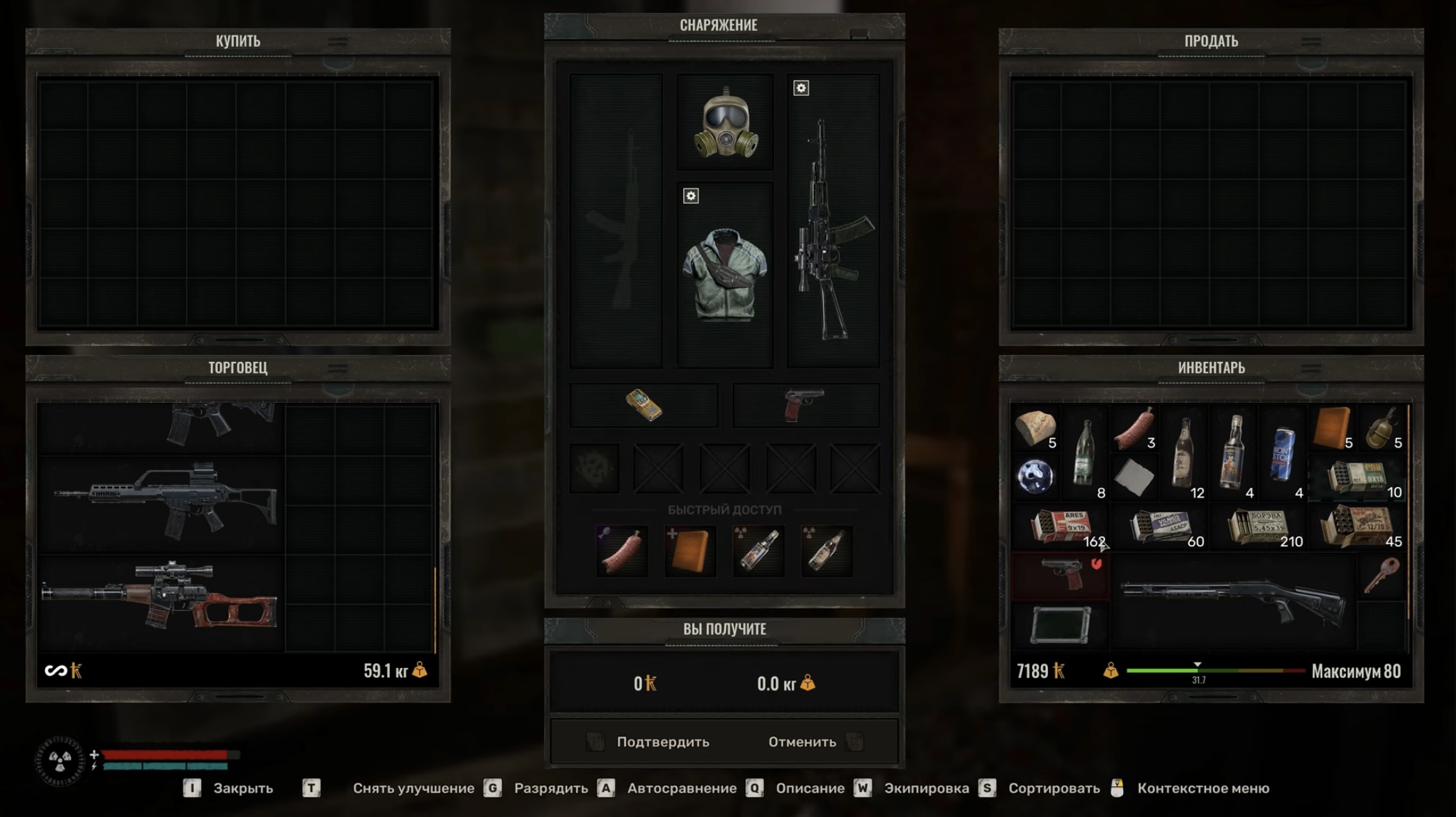
Task: Select the yellow detector device slot
Action: click(643, 405)
